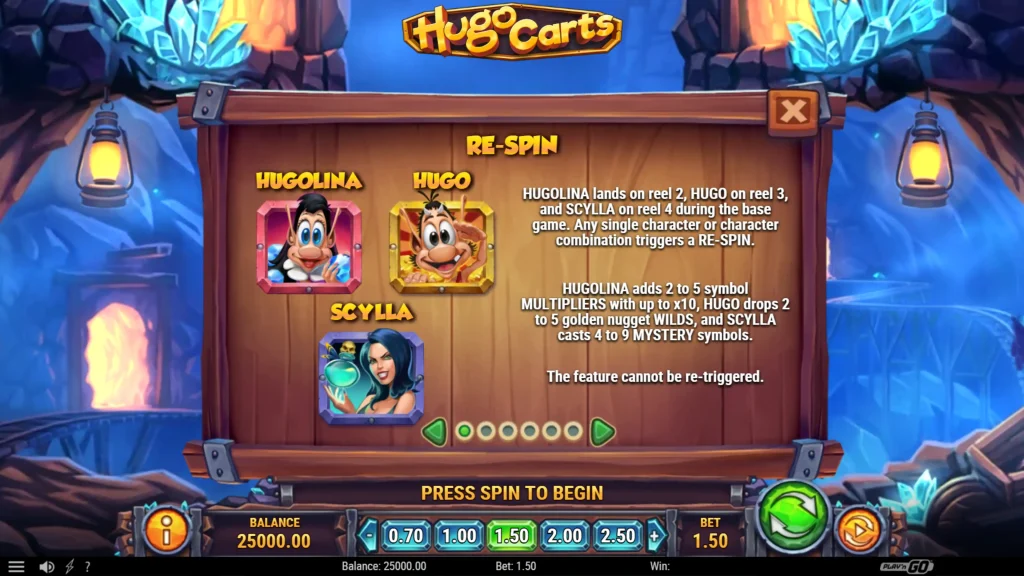Go to the previous paytable page

[433, 432]
